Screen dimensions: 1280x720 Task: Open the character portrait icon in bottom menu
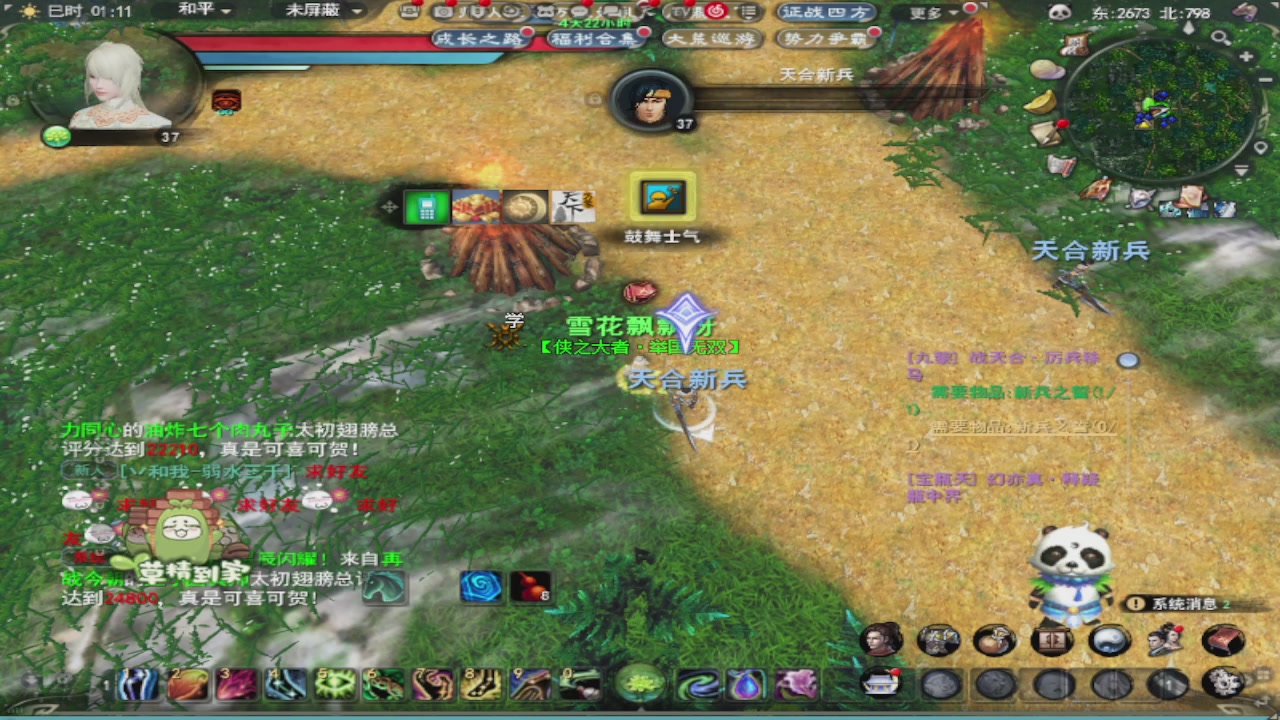tap(880, 640)
